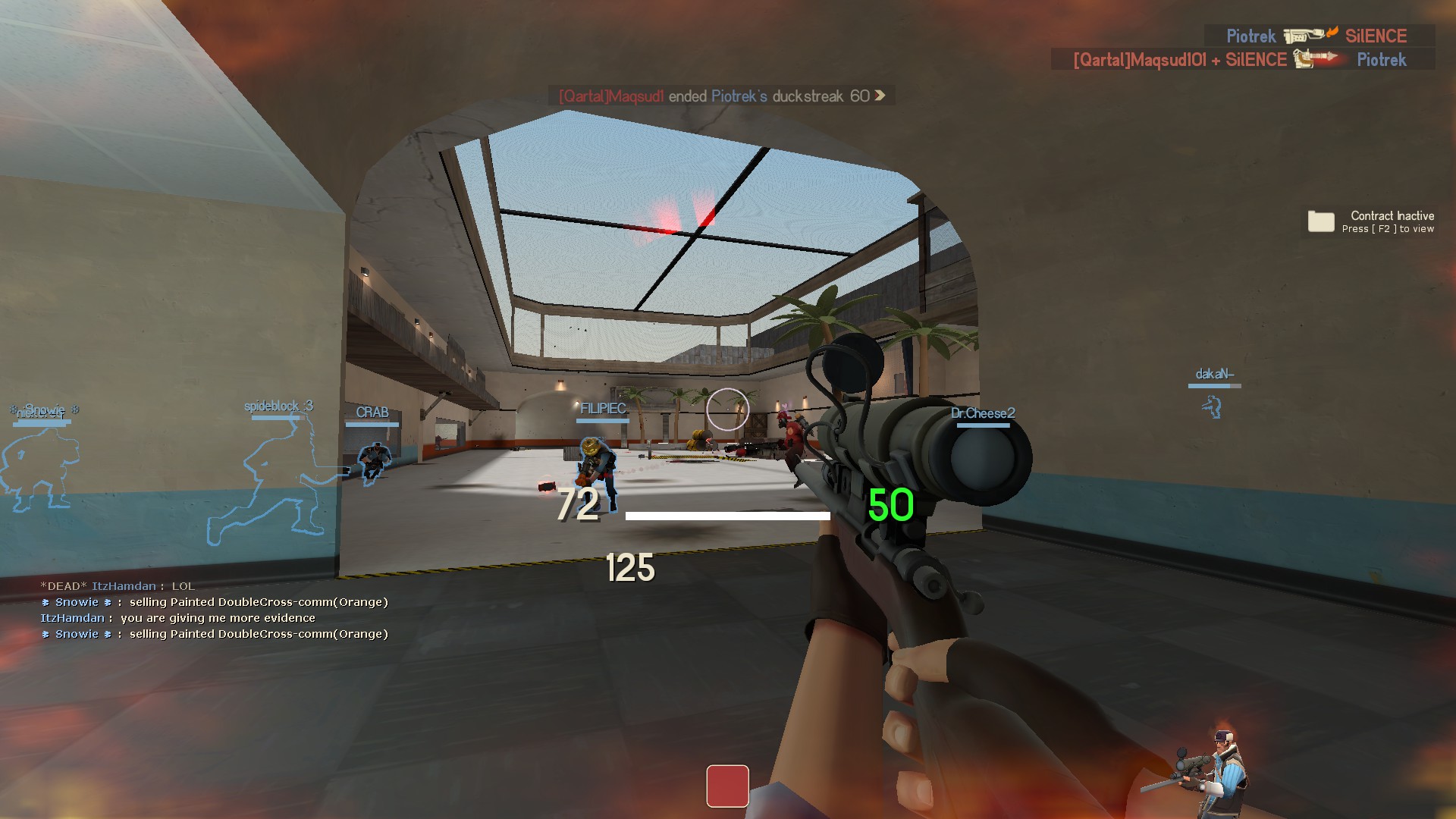Select ItzHamdan's "giving me more evidence" chat message
The height and width of the screenshot is (819, 1456).
pos(178,618)
